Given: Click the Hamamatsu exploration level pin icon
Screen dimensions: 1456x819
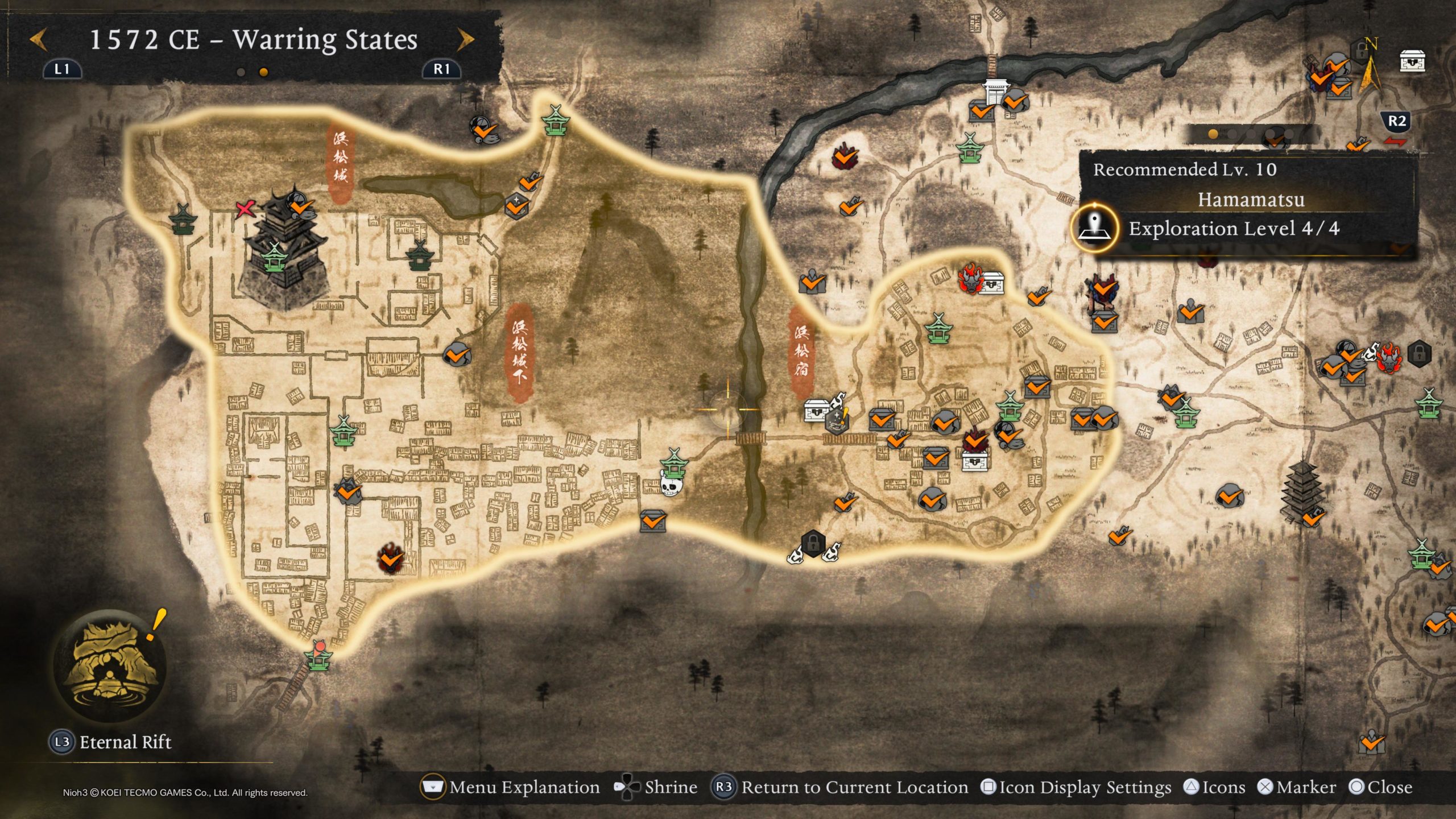Looking at the screenshot, I should tap(1094, 229).
